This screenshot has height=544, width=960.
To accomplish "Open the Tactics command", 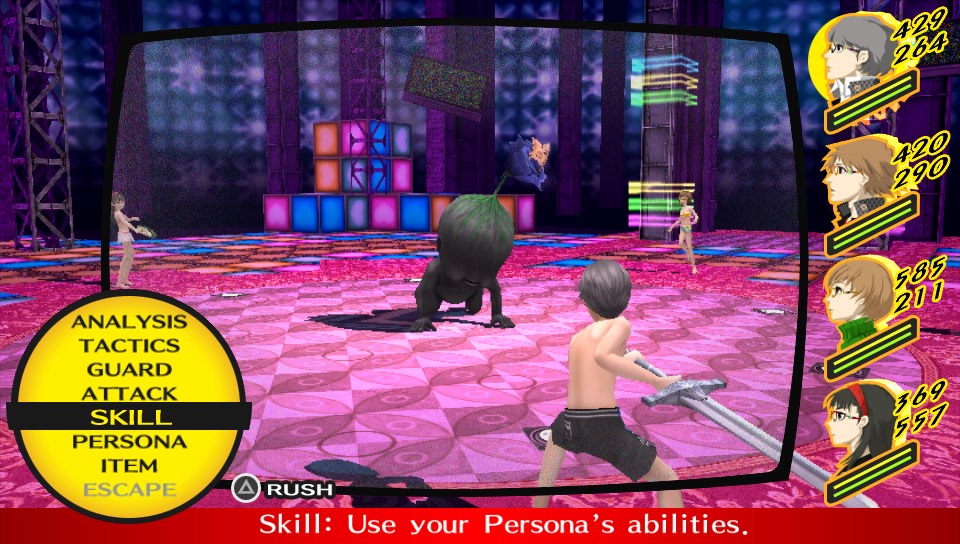I will [129, 346].
